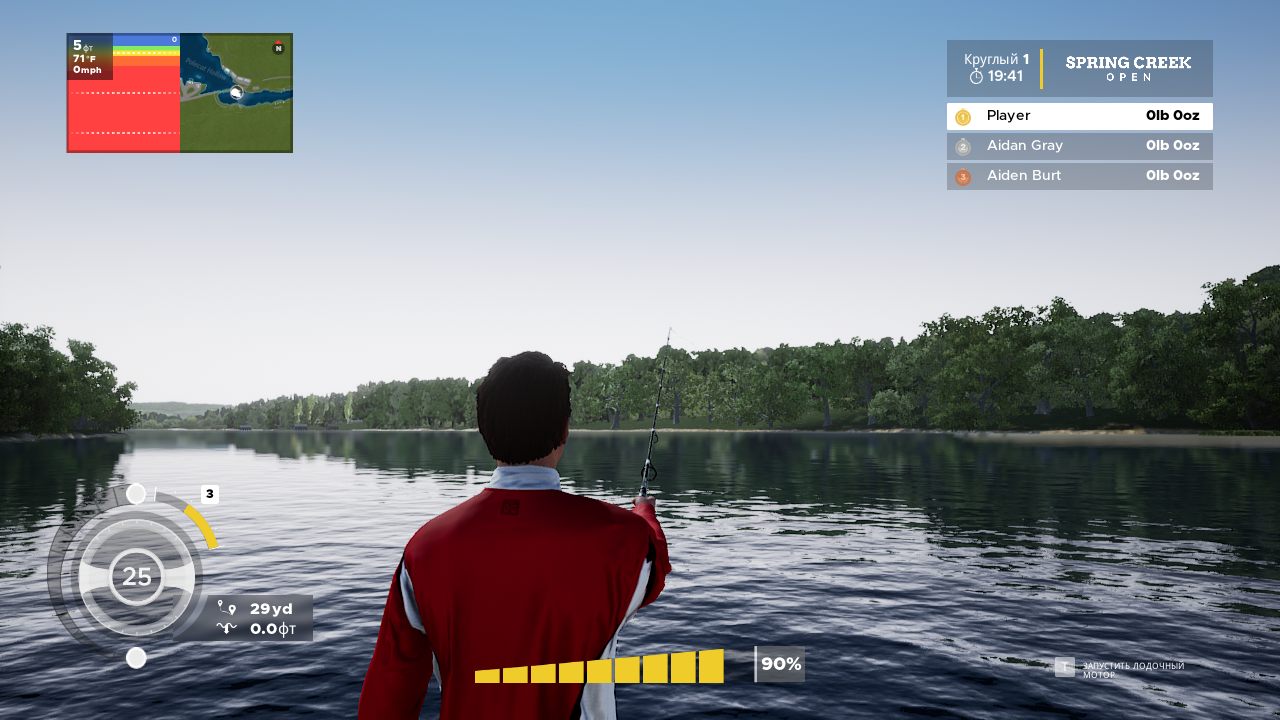Toggle the line tension indicator showing 3
This screenshot has height=720, width=1280.
pyautogui.click(x=209, y=493)
